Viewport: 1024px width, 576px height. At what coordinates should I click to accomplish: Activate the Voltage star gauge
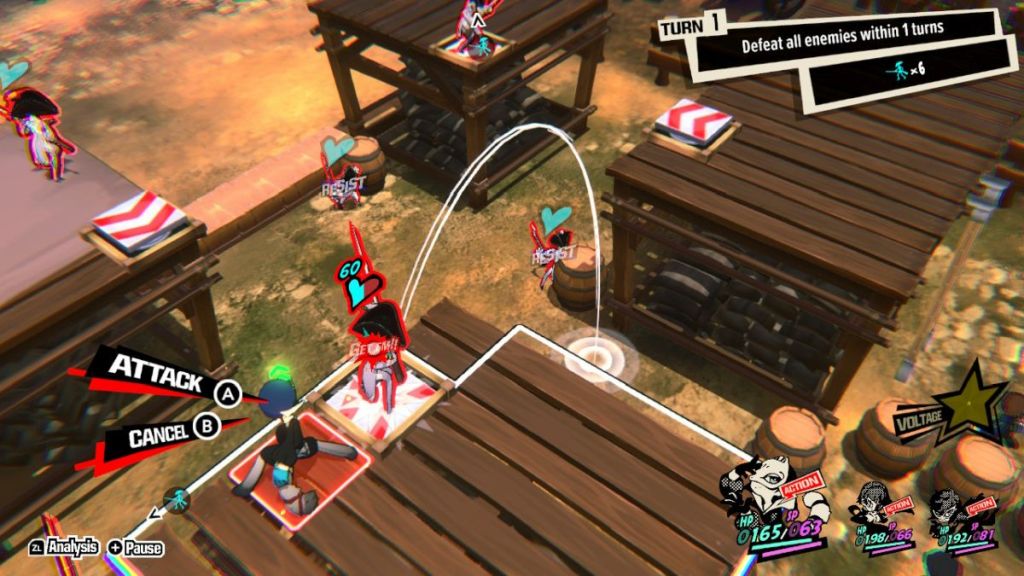coord(966,405)
